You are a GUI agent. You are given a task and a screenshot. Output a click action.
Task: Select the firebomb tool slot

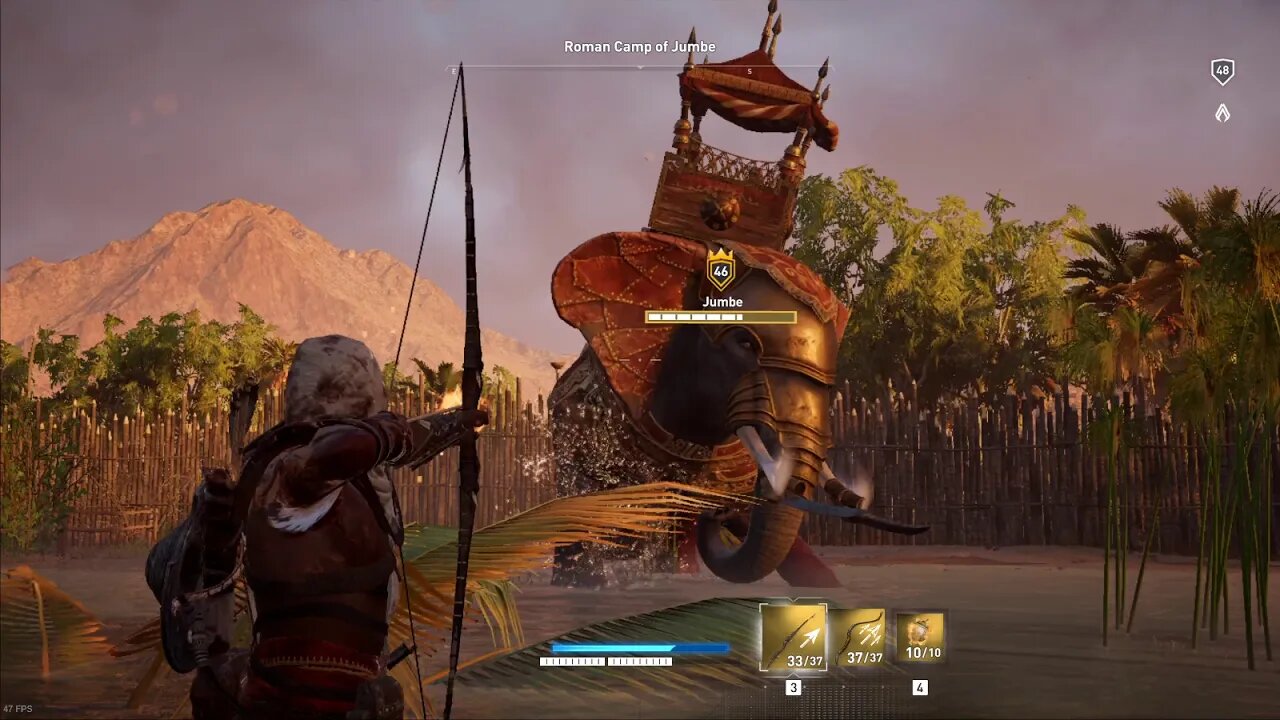920,637
